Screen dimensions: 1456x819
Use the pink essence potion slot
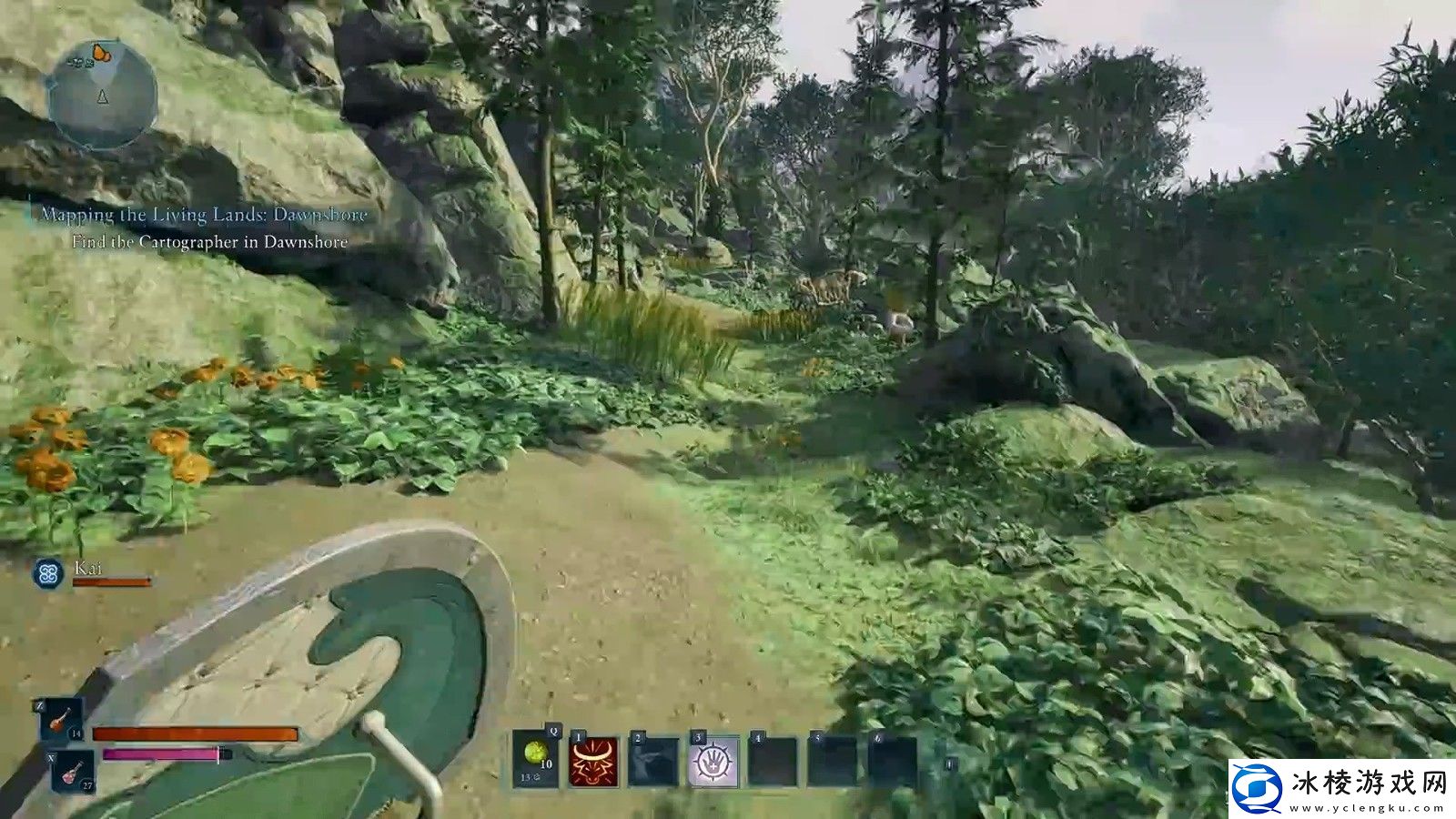point(72,772)
